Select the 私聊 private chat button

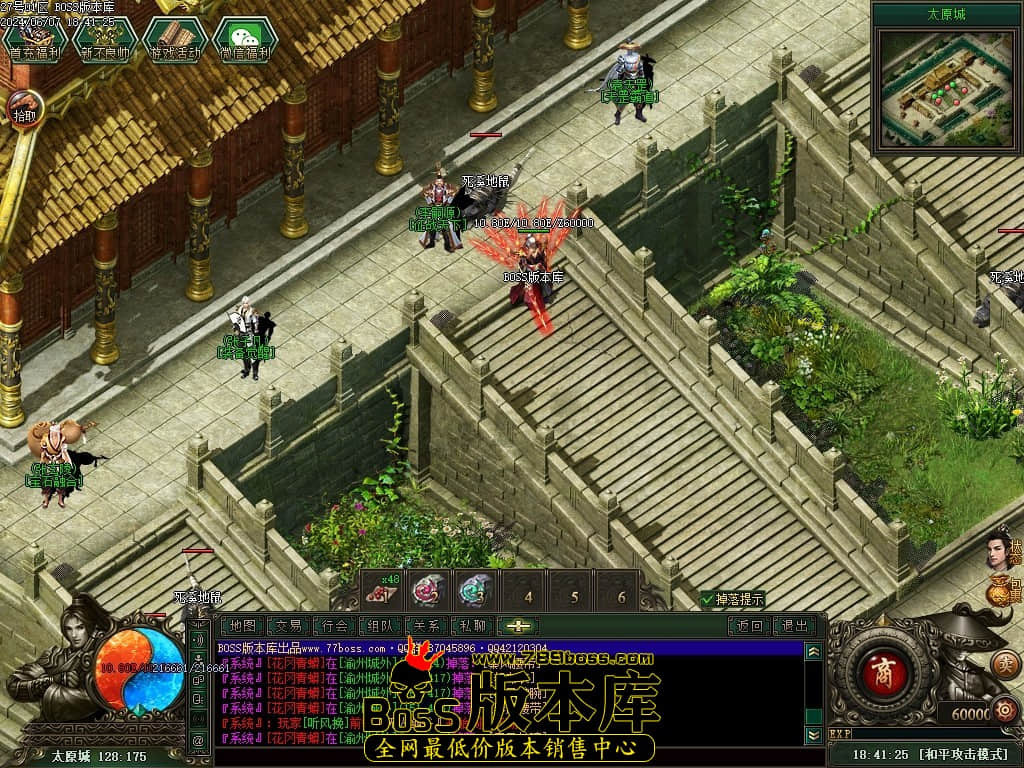472,626
